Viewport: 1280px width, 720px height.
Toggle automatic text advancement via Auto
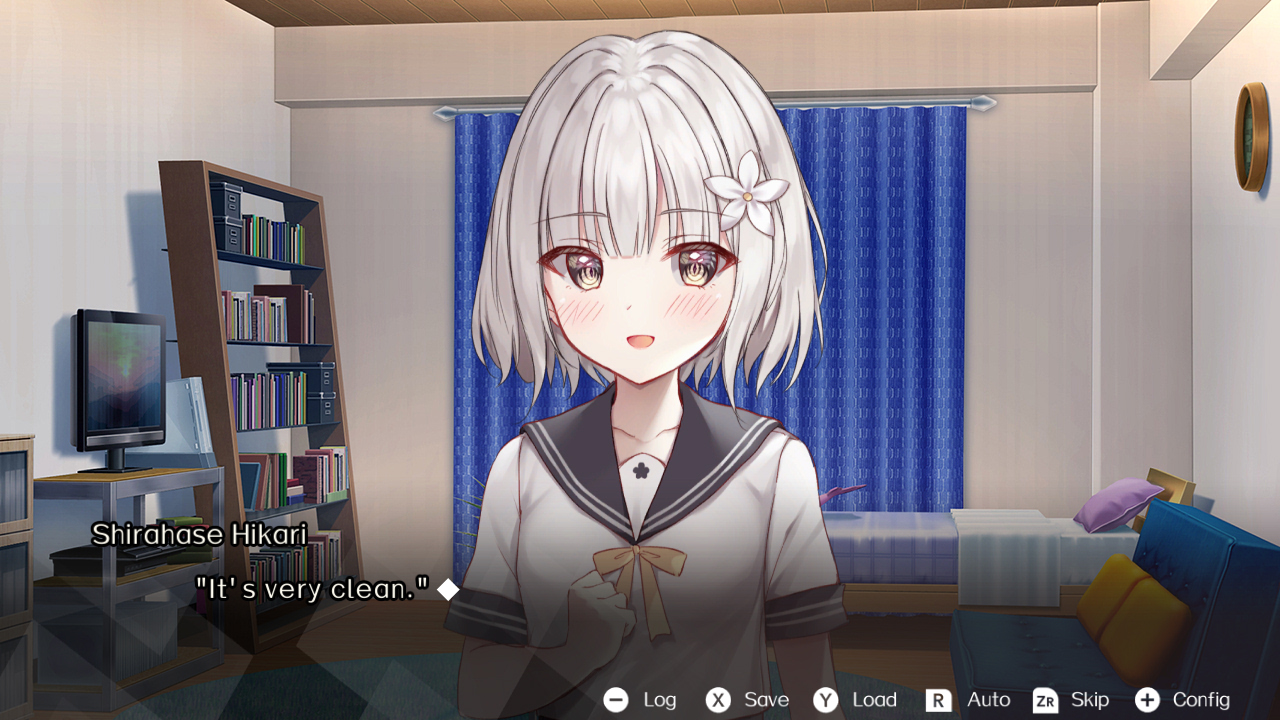pos(986,700)
